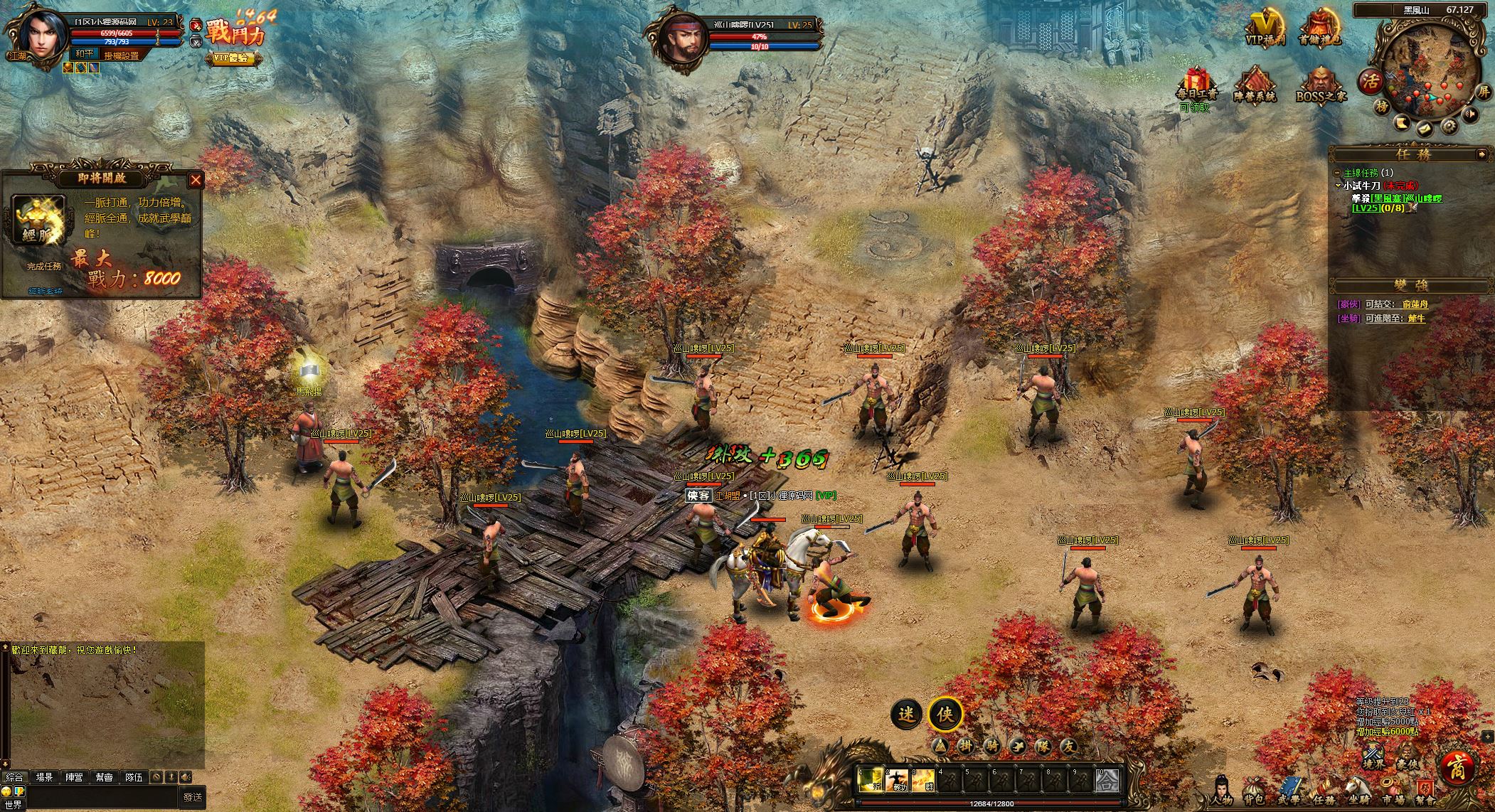Open the 人物 character sheet
This screenshot has width=1495, height=812.
[x=1220, y=791]
